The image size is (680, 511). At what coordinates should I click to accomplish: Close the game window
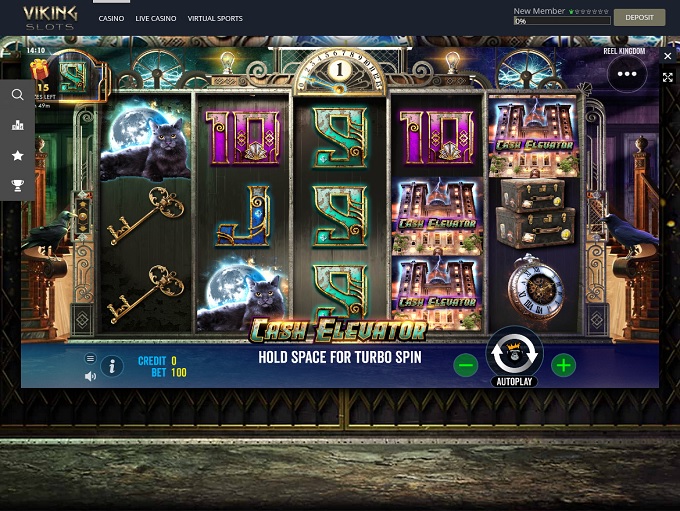click(x=668, y=57)
